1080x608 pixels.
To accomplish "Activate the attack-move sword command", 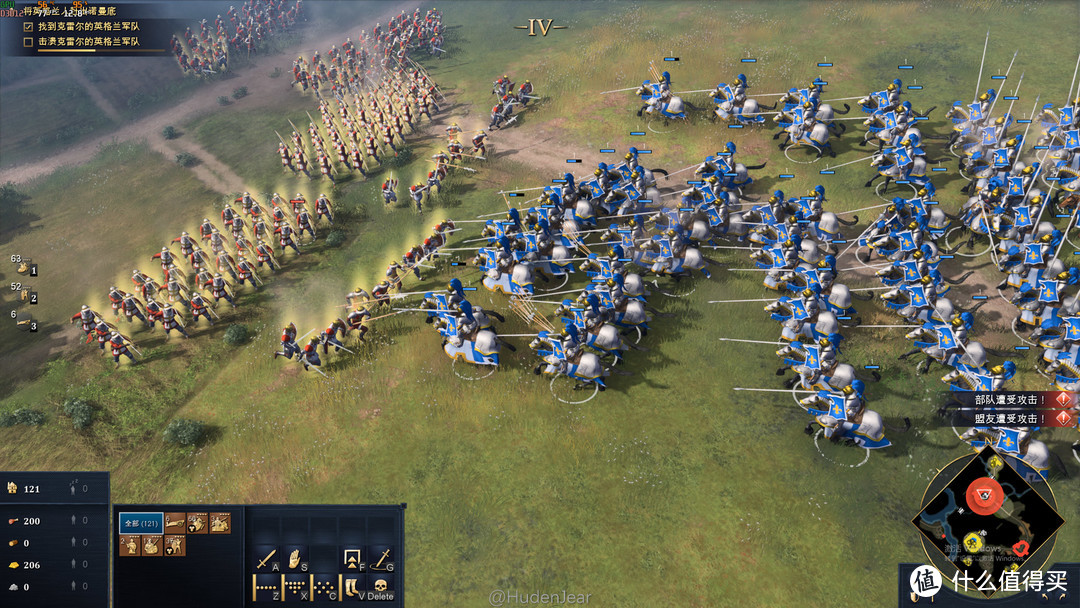I will pyautogui.click(x=267, y=559).
